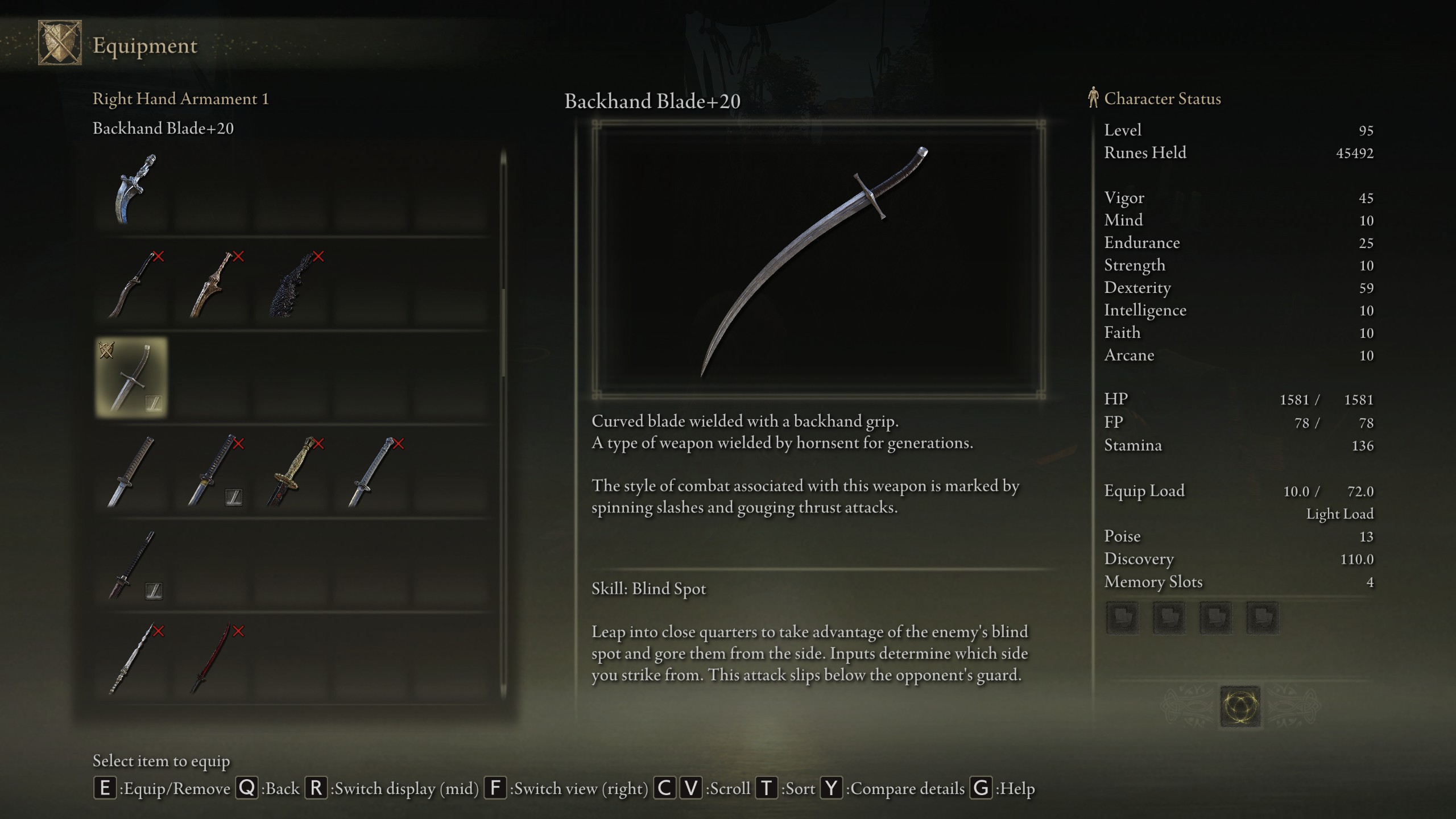Equip the brown-wrapped hilt katana

point(131,471)
